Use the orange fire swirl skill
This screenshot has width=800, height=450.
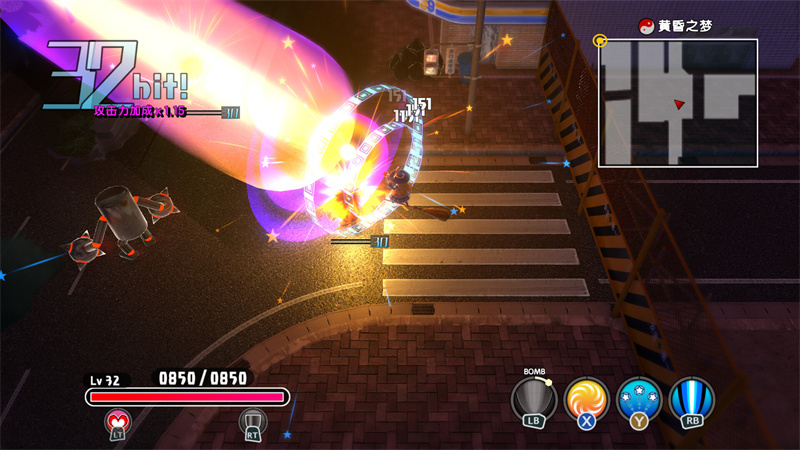click(x=586, y=400)
